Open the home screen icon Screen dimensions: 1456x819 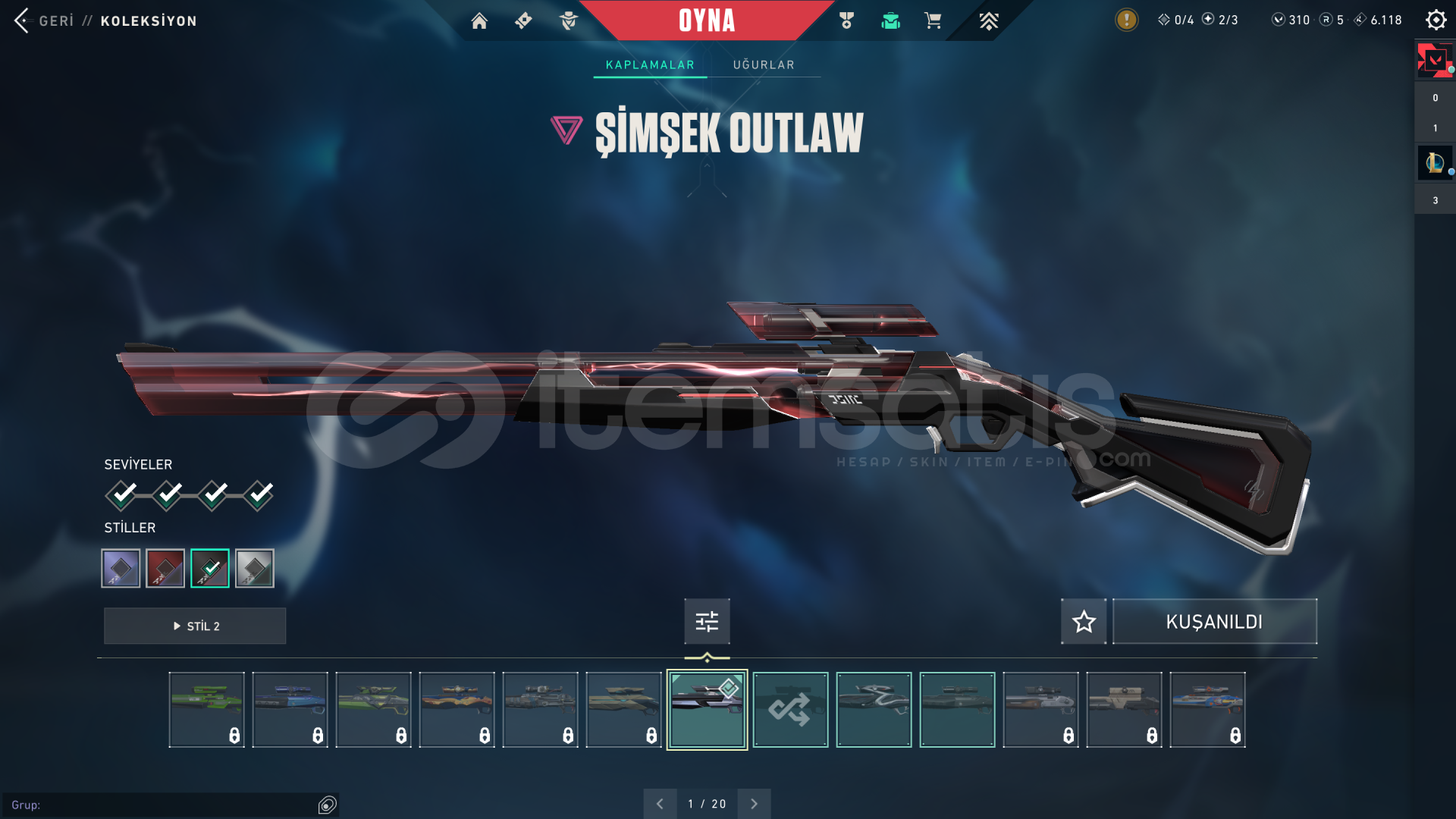click(479, 20)
